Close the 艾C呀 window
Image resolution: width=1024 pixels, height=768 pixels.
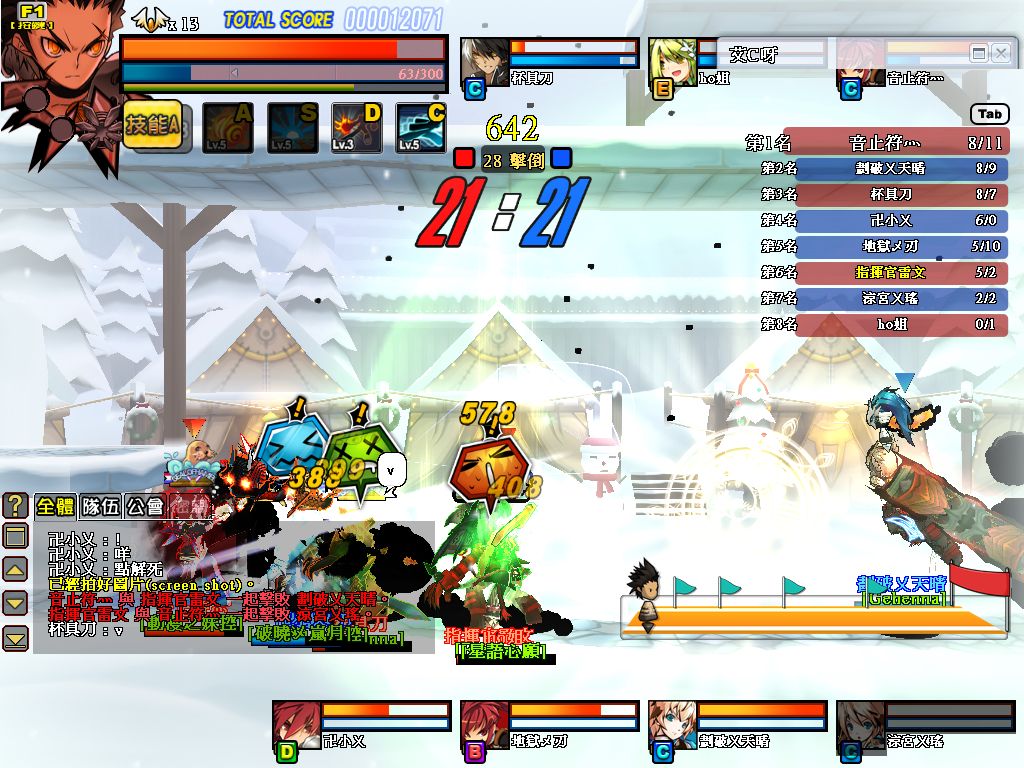[x=1000, y=53]
